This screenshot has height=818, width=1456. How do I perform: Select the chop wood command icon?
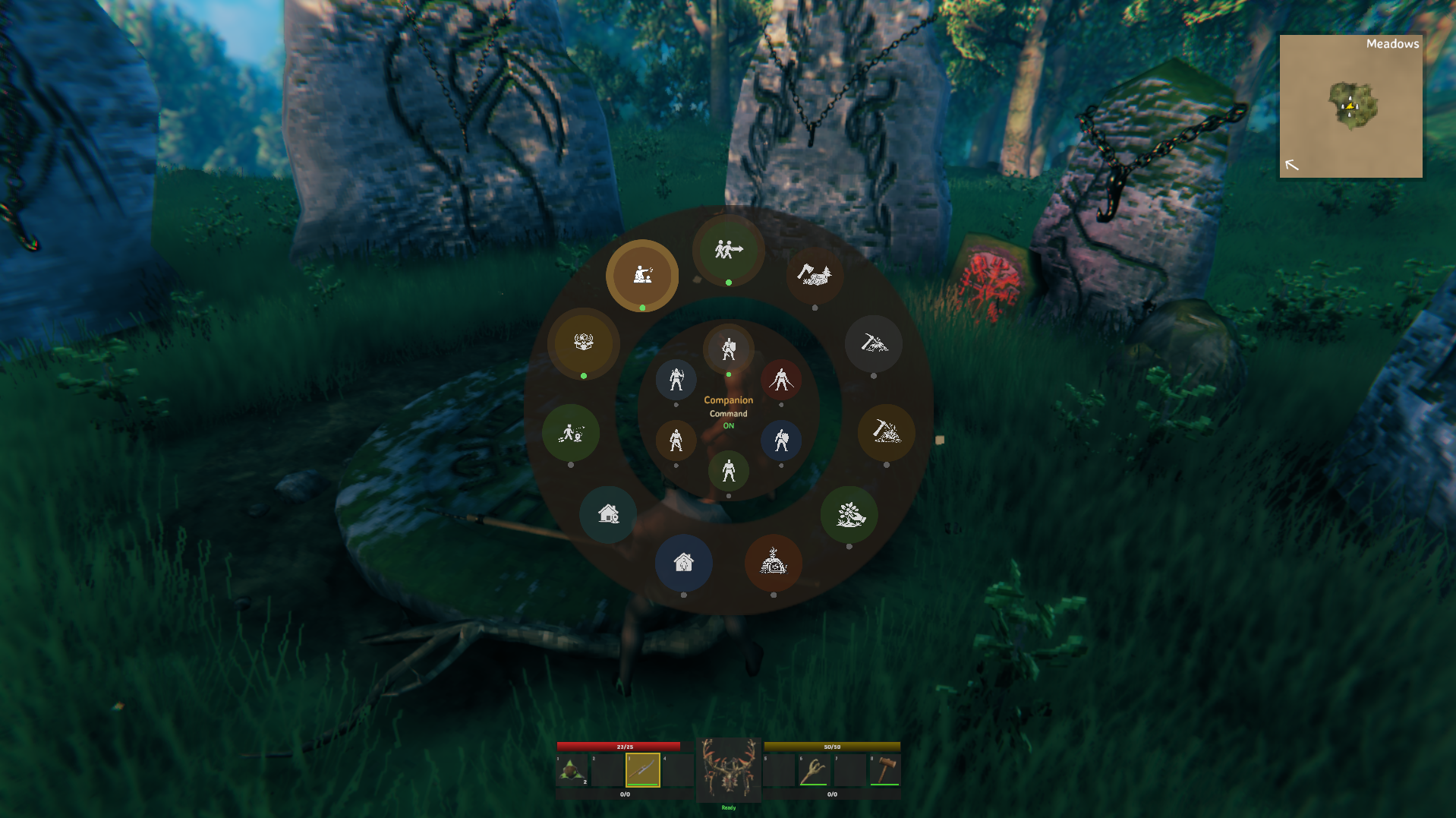(816, 277)
